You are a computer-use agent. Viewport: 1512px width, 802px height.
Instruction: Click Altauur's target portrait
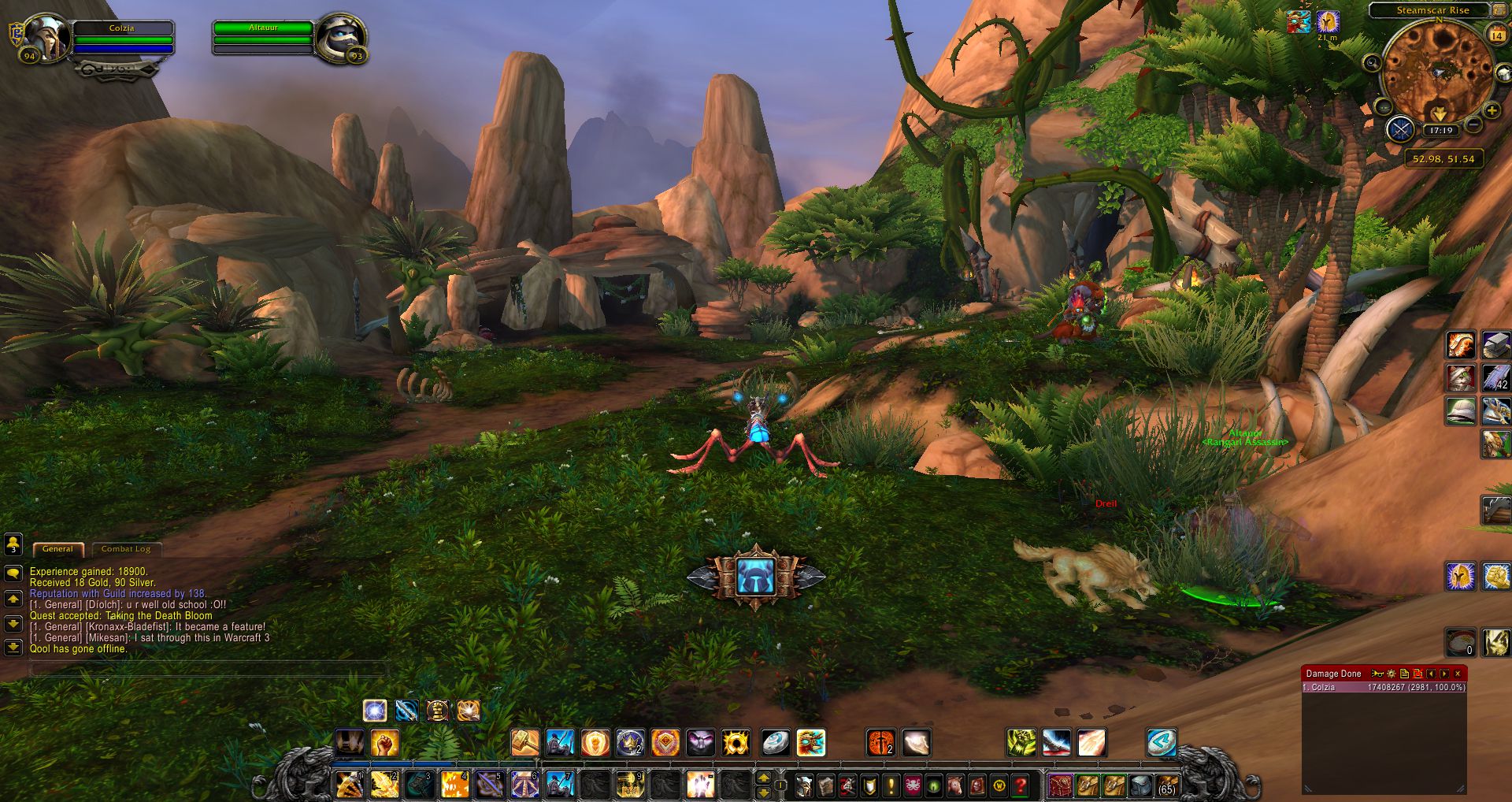click(x=341, y=37)
